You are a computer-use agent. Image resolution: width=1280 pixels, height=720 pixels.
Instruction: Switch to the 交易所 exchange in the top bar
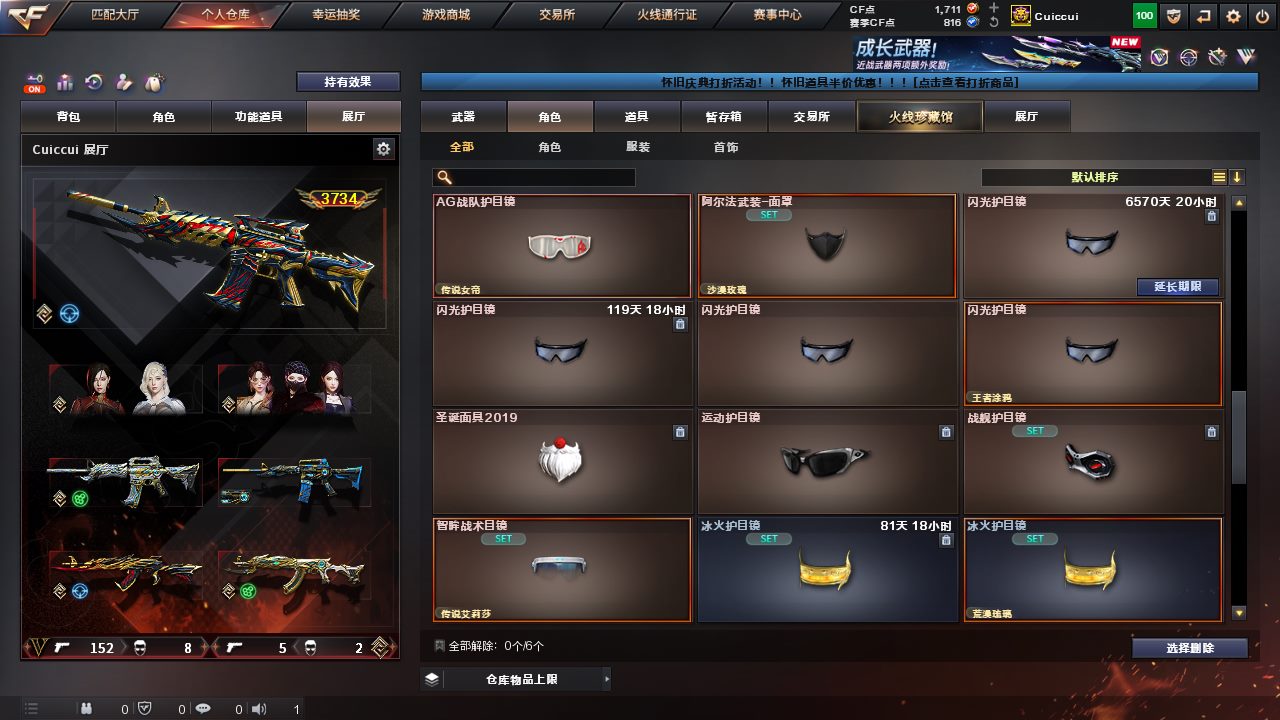557,15
